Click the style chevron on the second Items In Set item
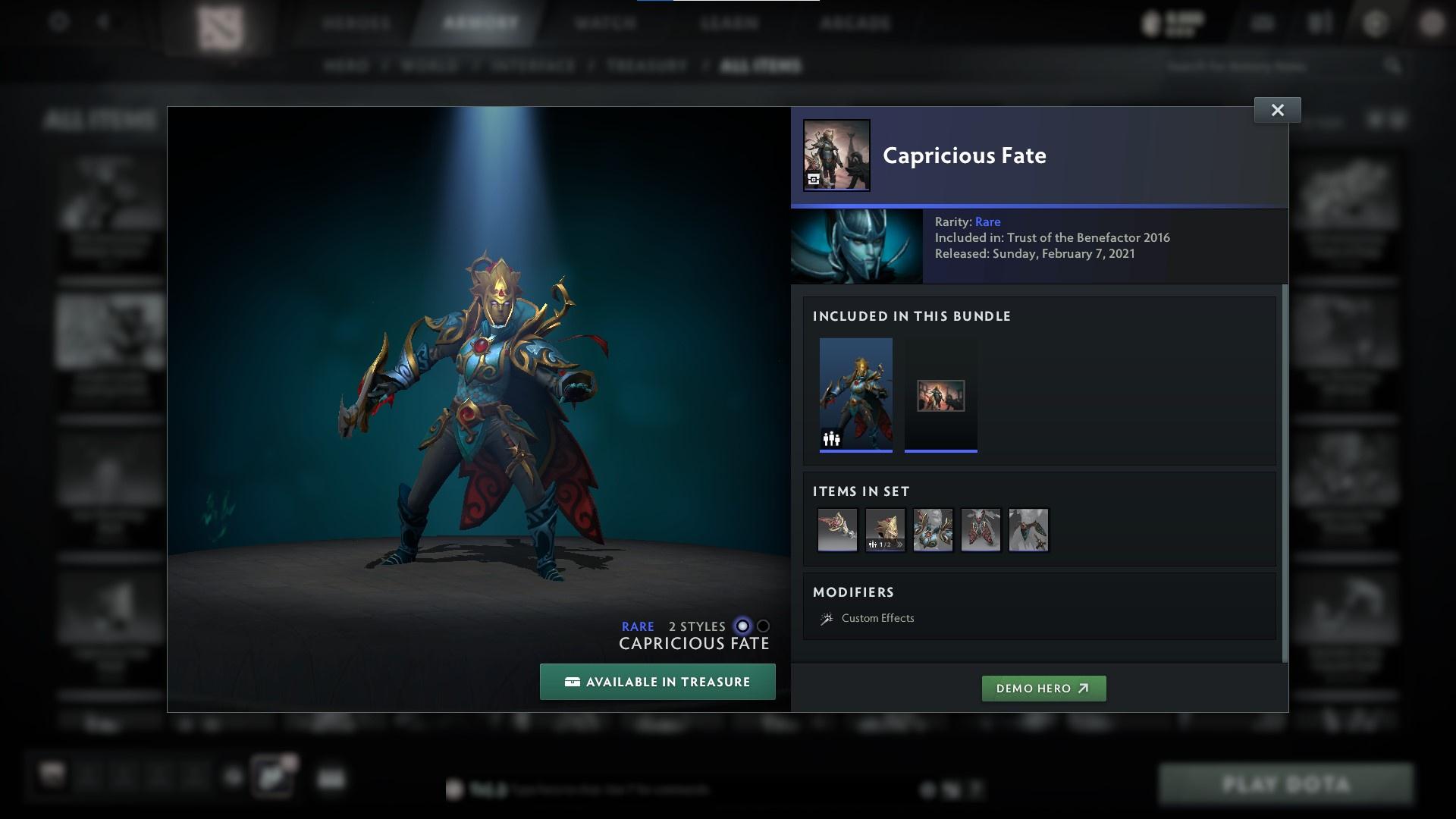Screen dimensions: 1456x819 899,544
